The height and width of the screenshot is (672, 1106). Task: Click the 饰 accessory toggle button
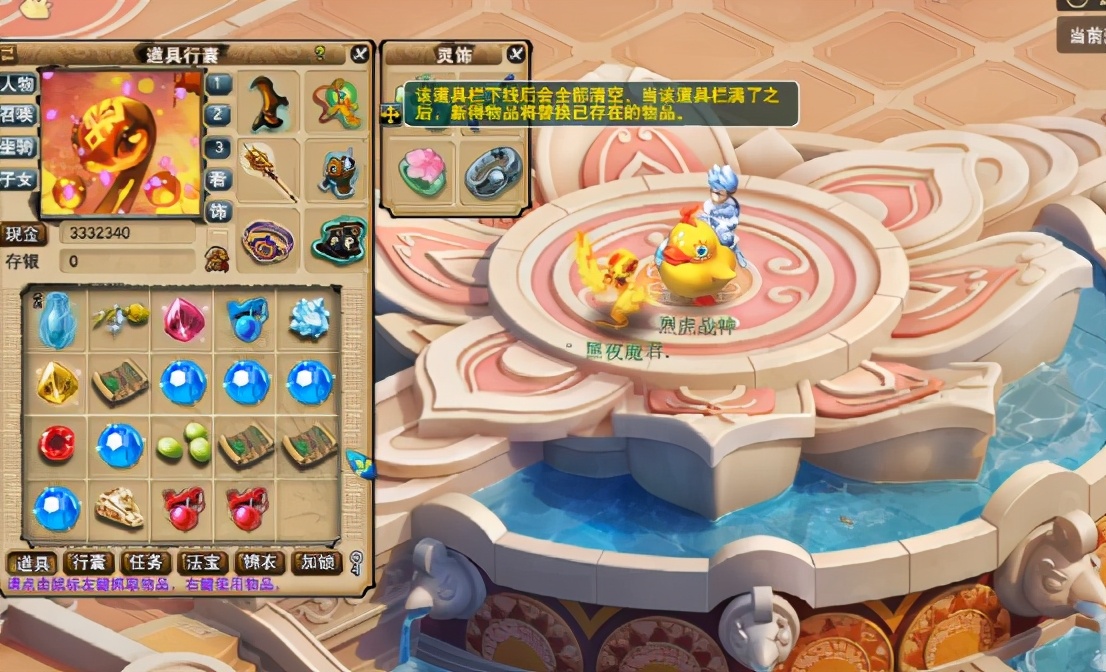pos(218,211)
